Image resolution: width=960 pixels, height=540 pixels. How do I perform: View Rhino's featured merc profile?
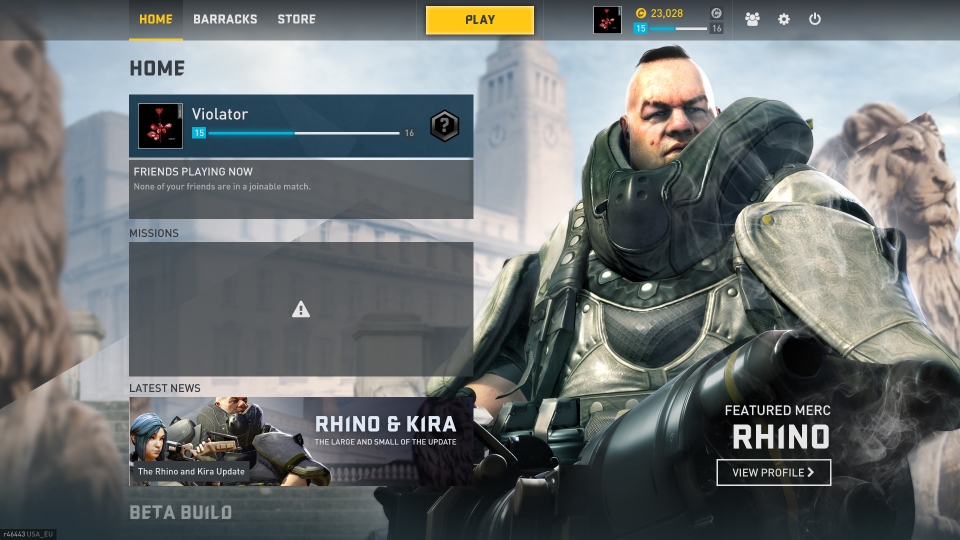click(x=773, y=472)
